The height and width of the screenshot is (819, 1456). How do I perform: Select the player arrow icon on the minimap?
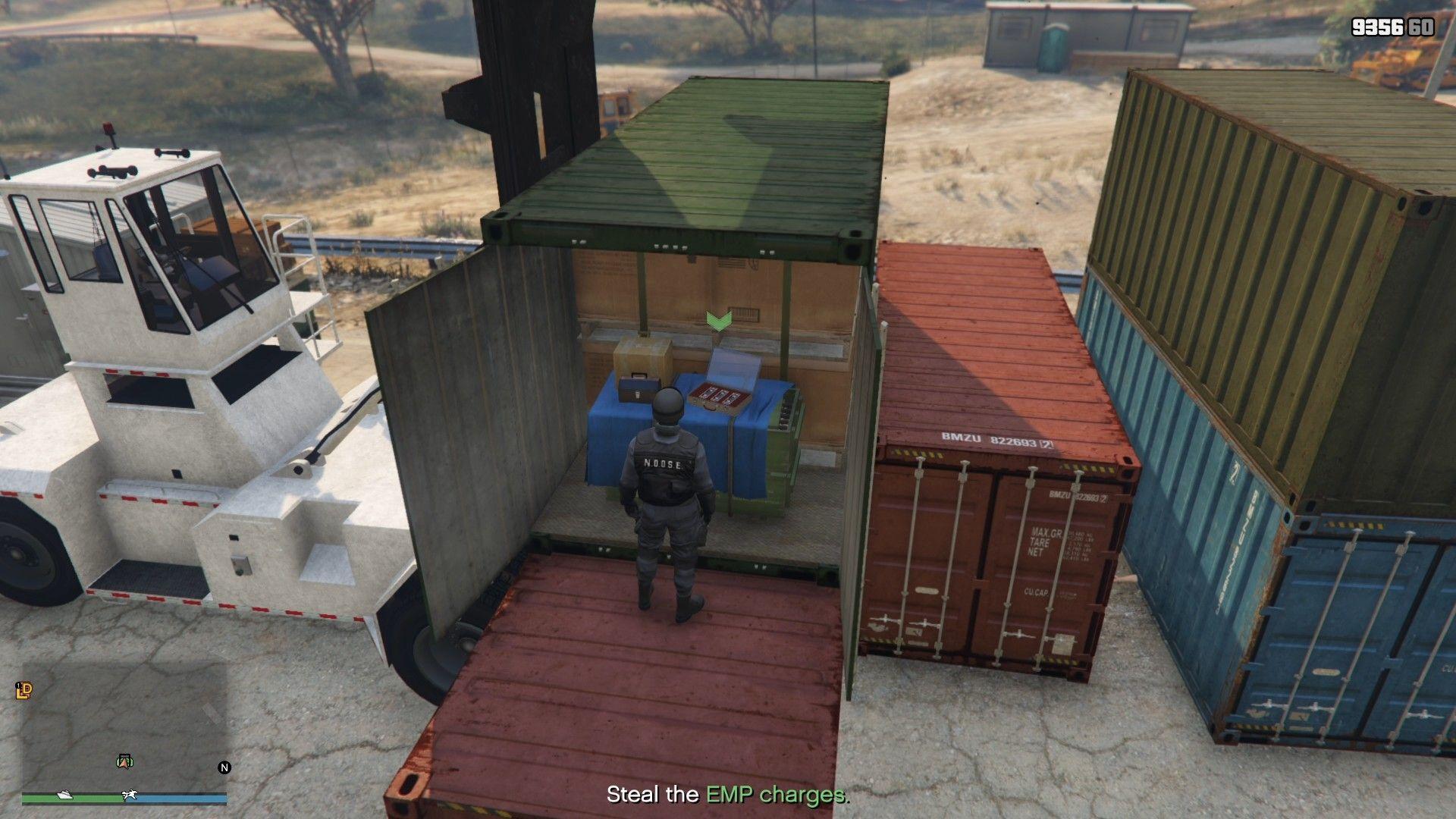click(124, 763)
